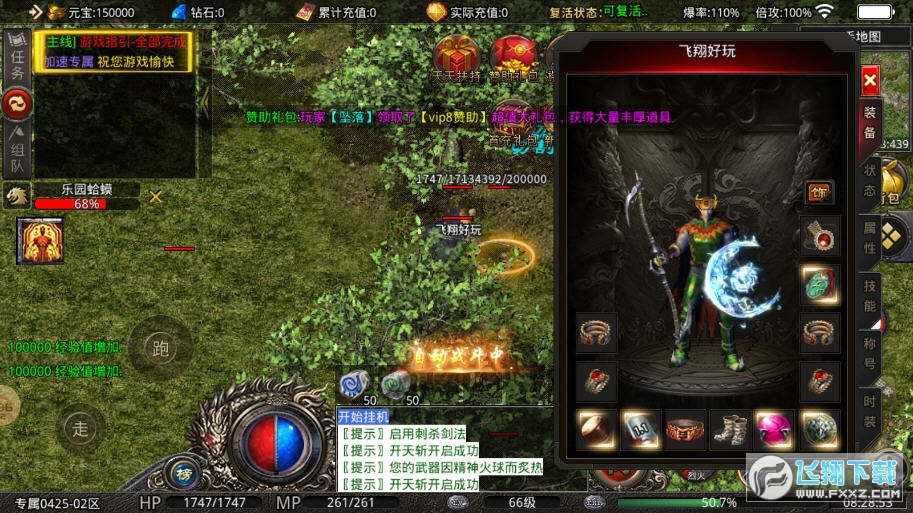Select the red gem necklace slot
Viewport: 913px width, 513px height.
(820, 237)
